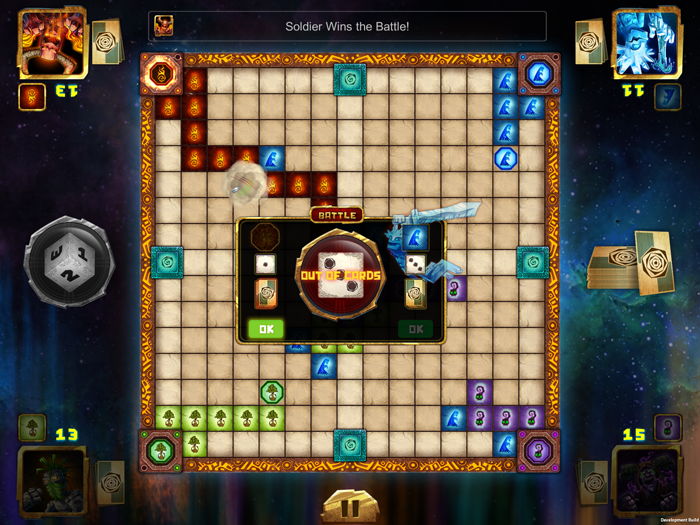Confirm battle with the bright green OK button
Screen dimensions: 700x525
click(x=266, y=328)
